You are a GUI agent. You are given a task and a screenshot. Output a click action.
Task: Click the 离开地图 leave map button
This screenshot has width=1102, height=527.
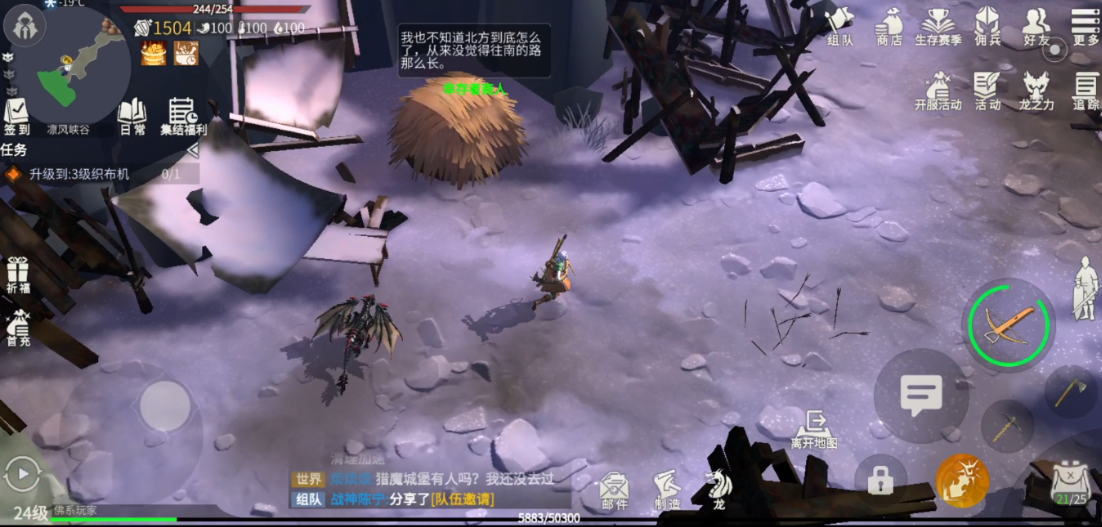click(x=813, y=428)
